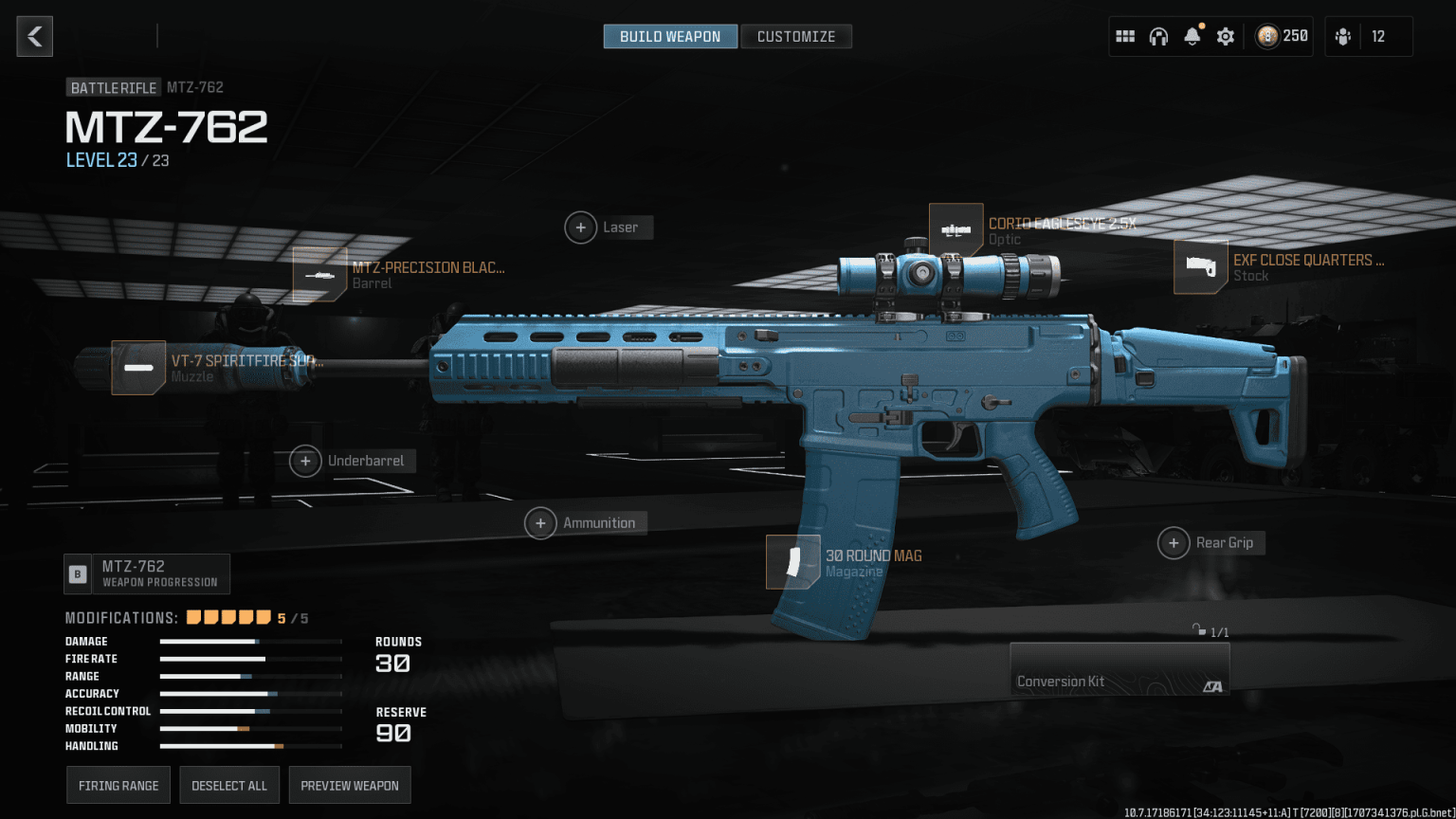Expand the Underbarrel attachment slot
1456x819 pixels.
pyautogui.click(x=305, y=461)
